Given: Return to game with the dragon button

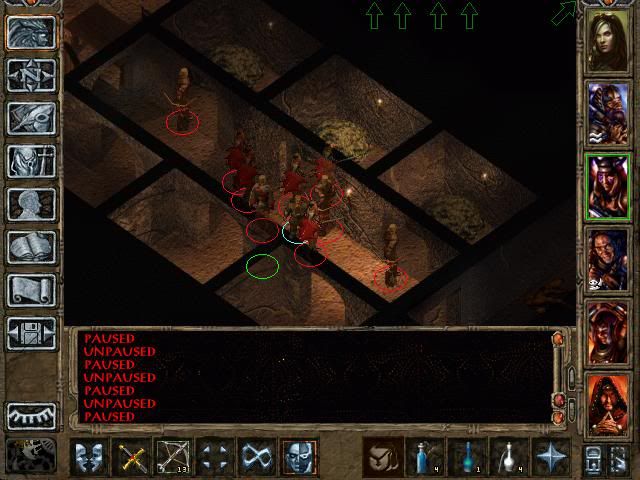Looking at the screenshot, I should tap(30, 30).
